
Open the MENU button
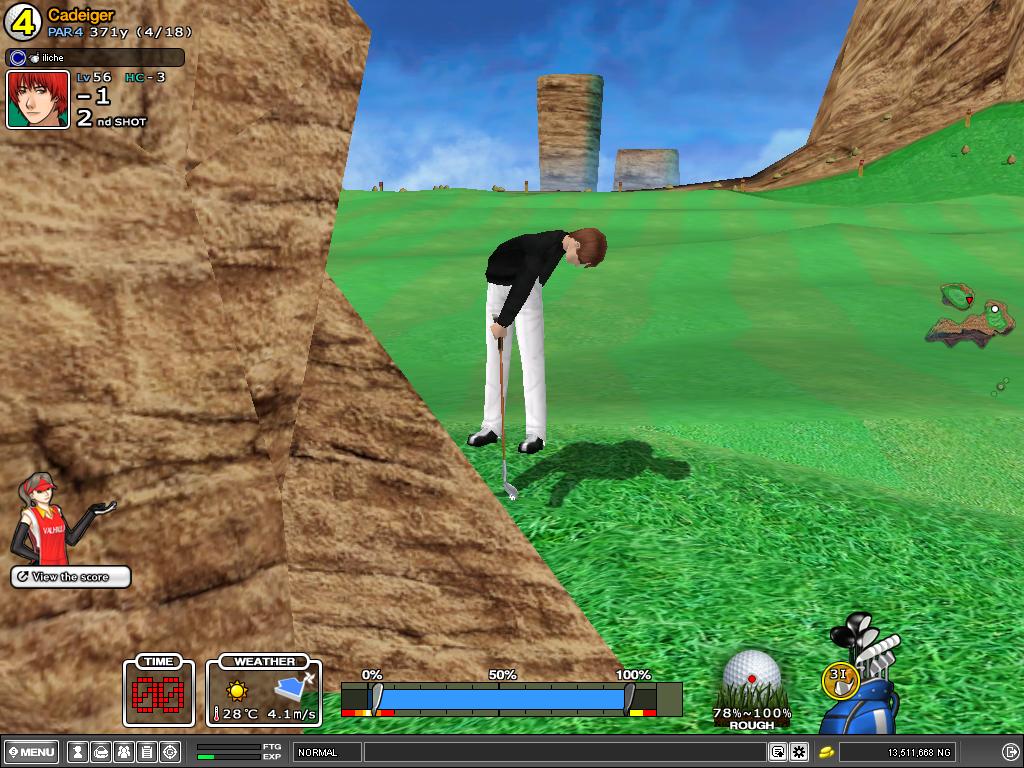pyautogui.click(x=31, y=752)
